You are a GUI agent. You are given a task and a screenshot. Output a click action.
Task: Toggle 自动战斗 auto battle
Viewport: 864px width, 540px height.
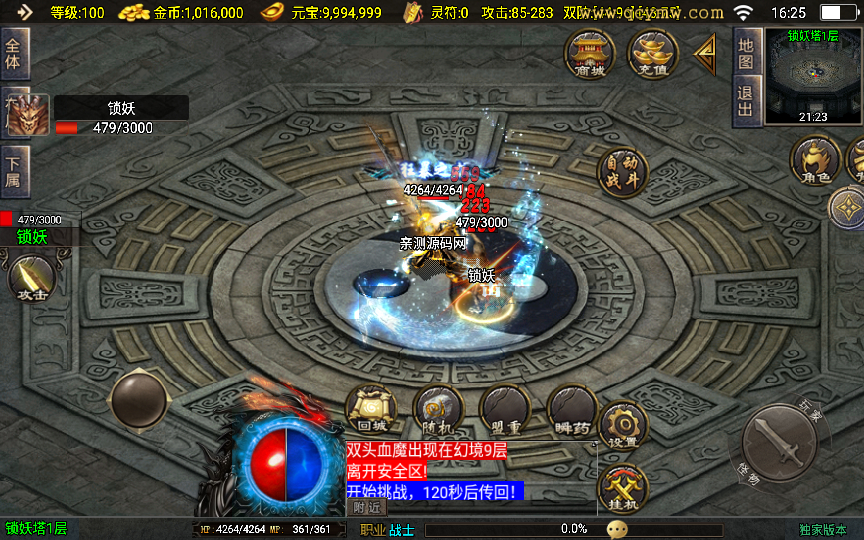click(622, 171)
